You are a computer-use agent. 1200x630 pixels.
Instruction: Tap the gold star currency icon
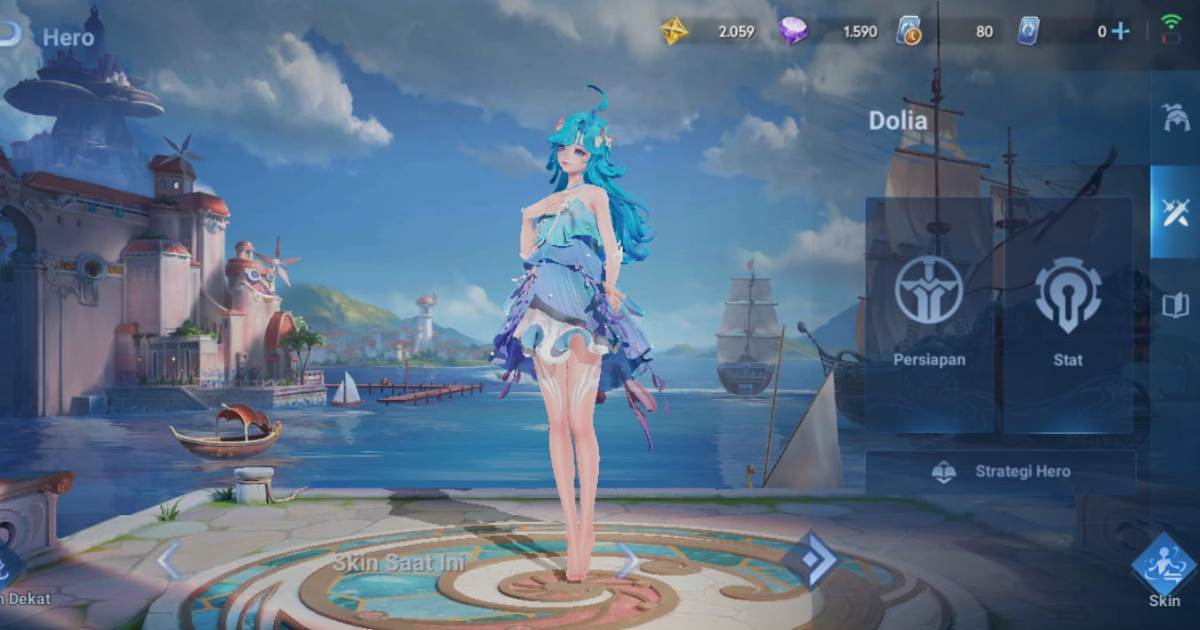[674, 31]
